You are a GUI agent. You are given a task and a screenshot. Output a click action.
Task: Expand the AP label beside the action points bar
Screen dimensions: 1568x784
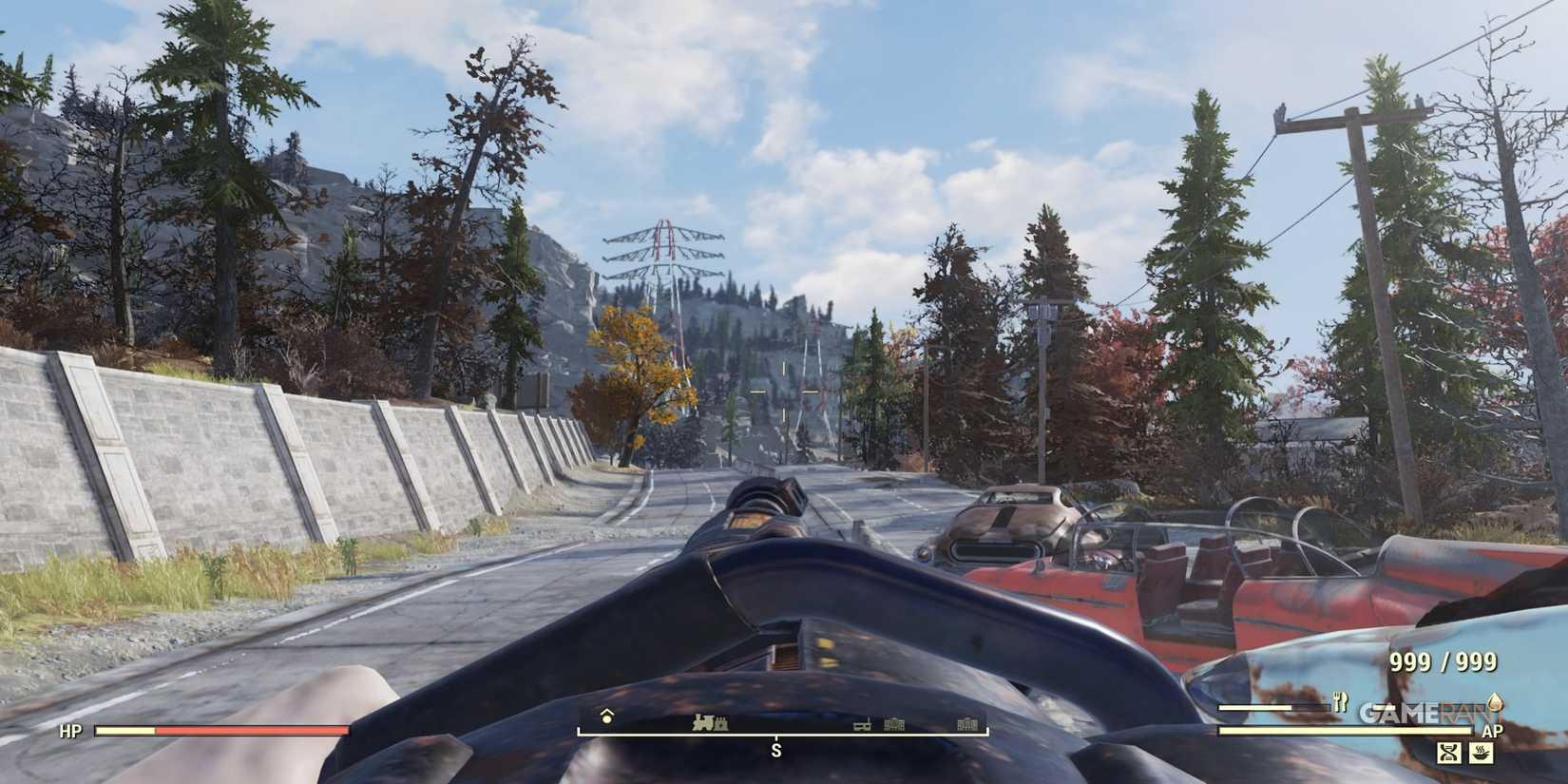click(x=1494, y=732)
